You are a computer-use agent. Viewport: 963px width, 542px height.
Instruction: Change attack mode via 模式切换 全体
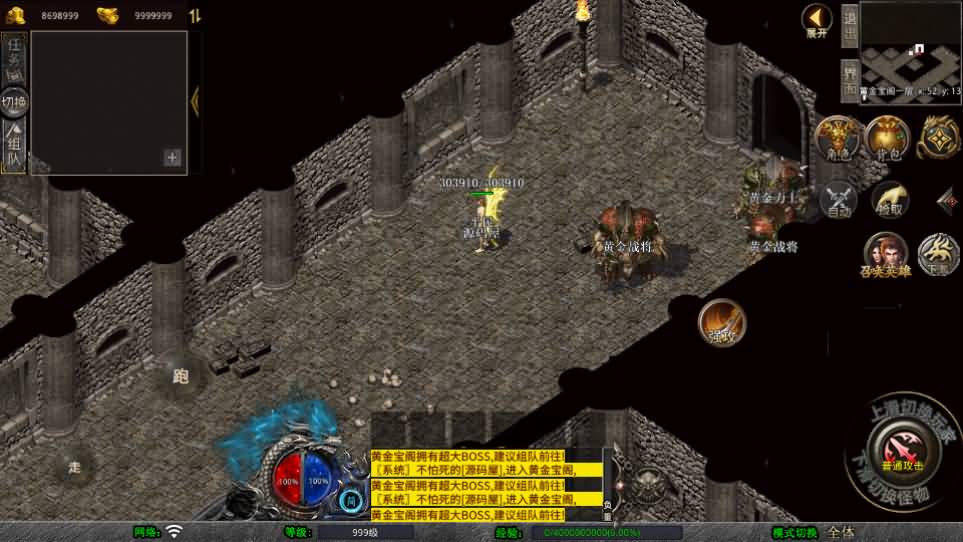point(840,532)
